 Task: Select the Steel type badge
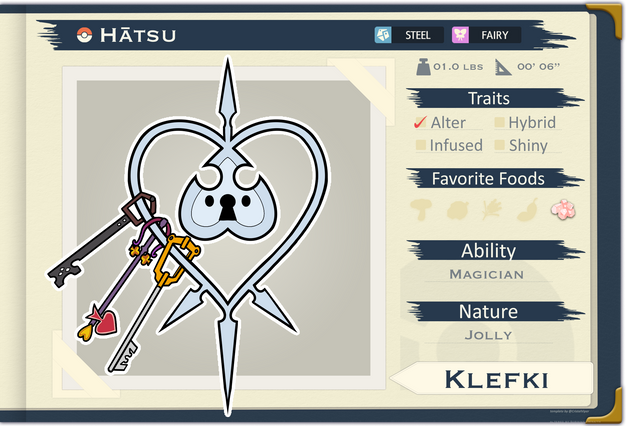click(x=406, y=35)
